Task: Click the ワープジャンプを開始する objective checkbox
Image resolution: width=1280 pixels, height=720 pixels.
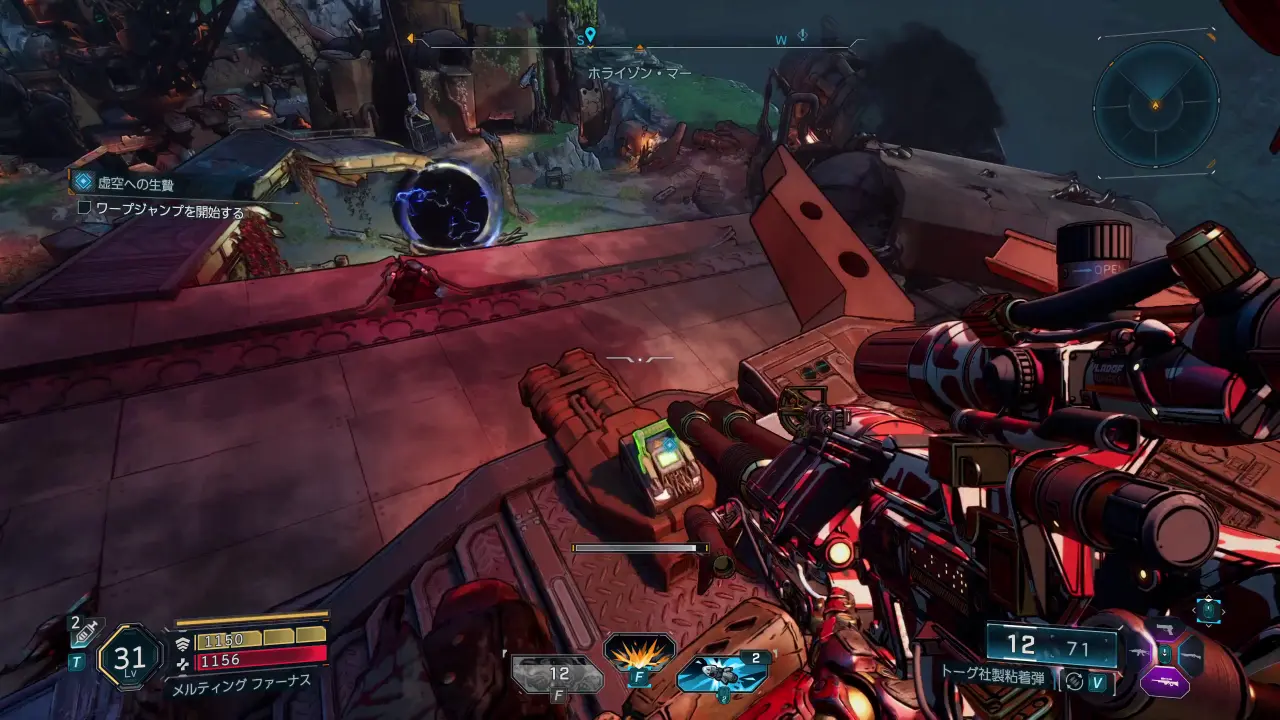Action: click(x=85, y=211)
